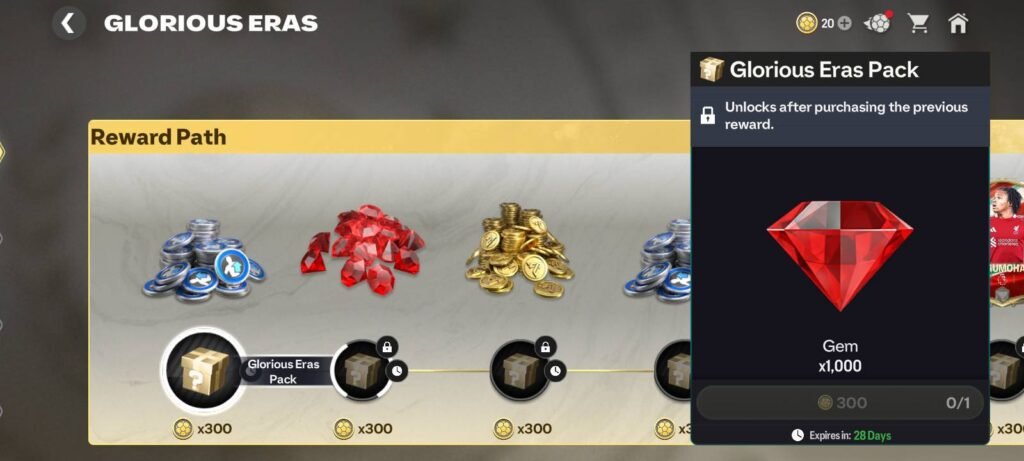The width and height of the screenshot is (1024, 461).
Task: Open the soccer ball icon with red notification
Action: 877,23
